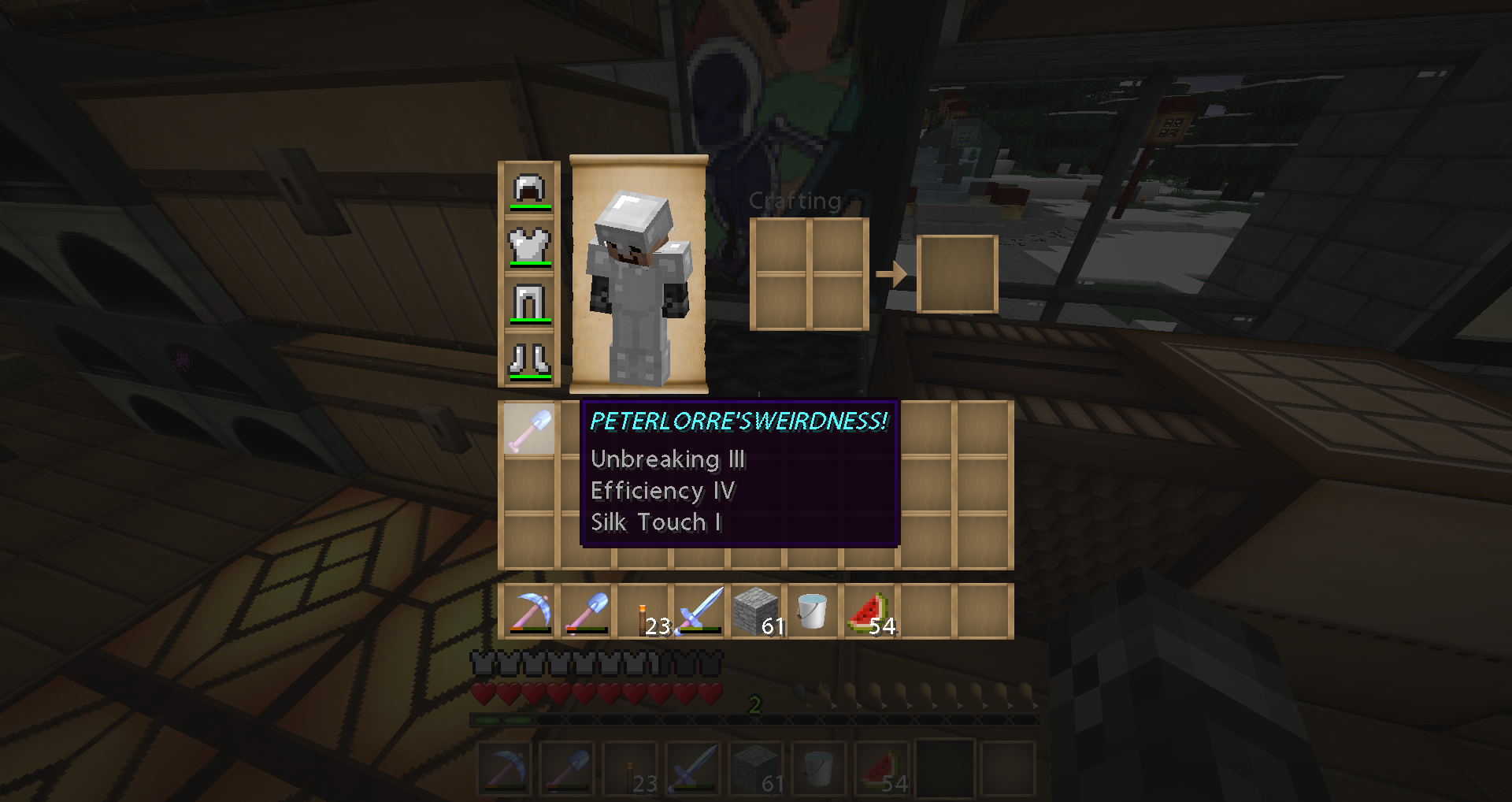Select the diamond pickaxe in the hotbar row
The width and height of the screenshot is (1512, 802).
[x=529, y=612]
